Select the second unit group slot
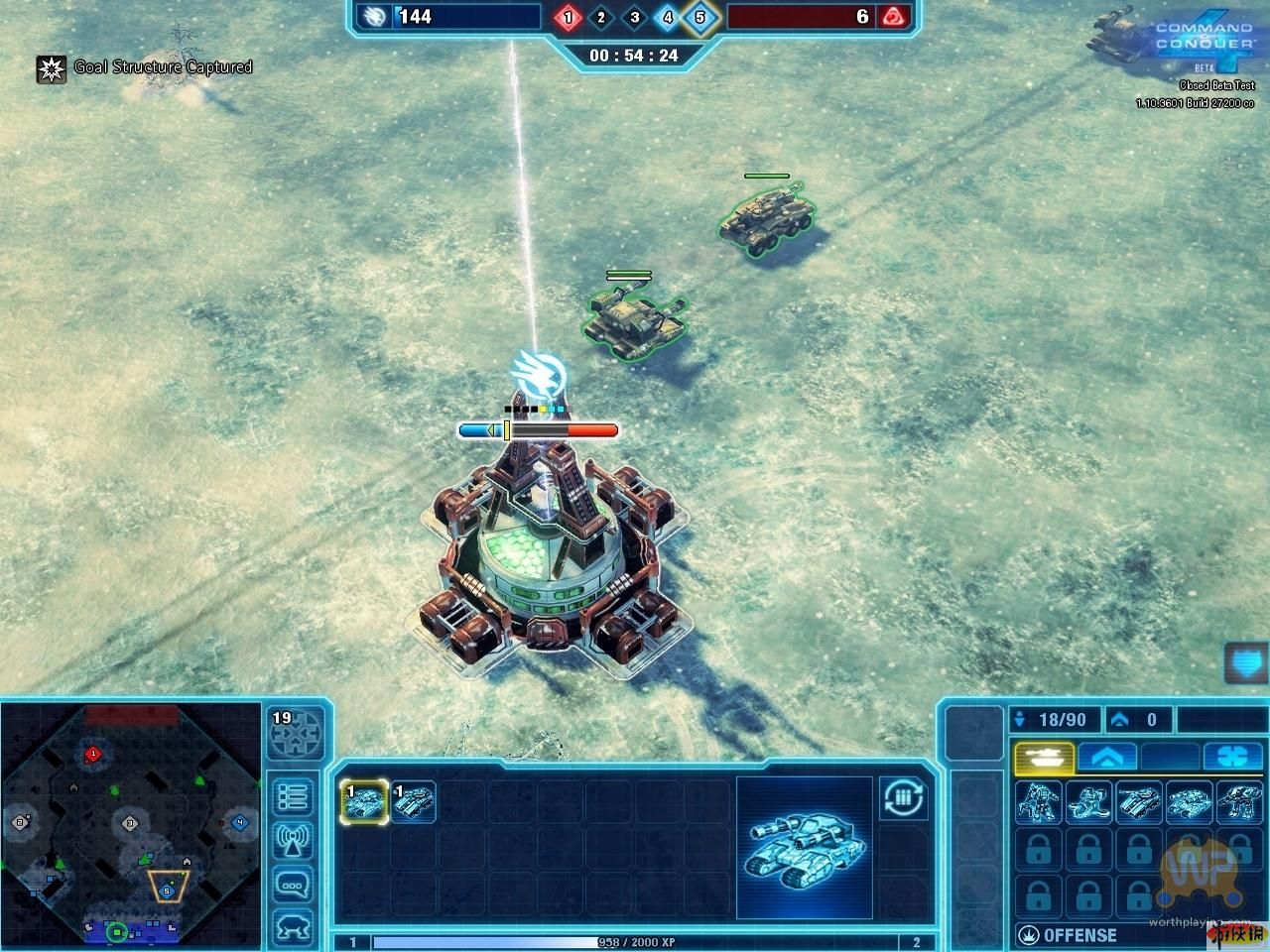 click(413, 801)
